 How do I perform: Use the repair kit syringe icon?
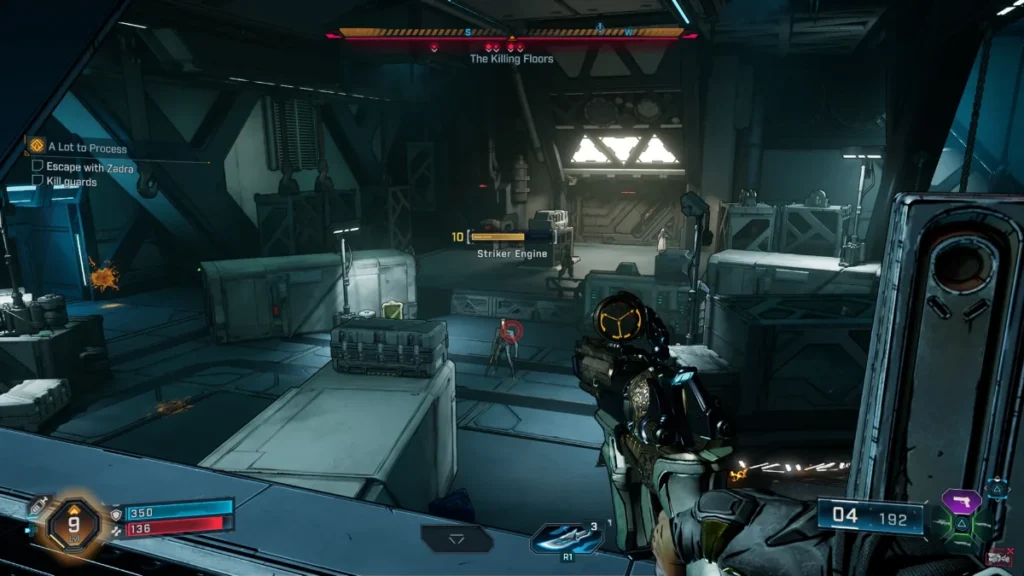pyautogui.click(x=36, y=507)
